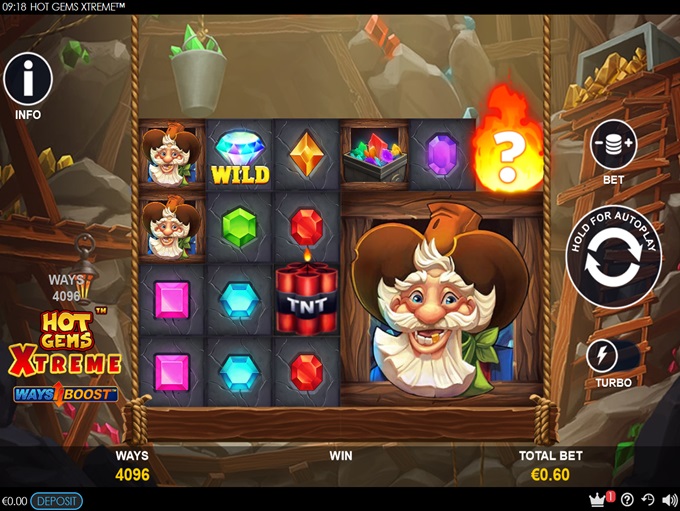This screenshot has width=680, height=511.
Task: Show game history clock icon
Action: point(647,500)
